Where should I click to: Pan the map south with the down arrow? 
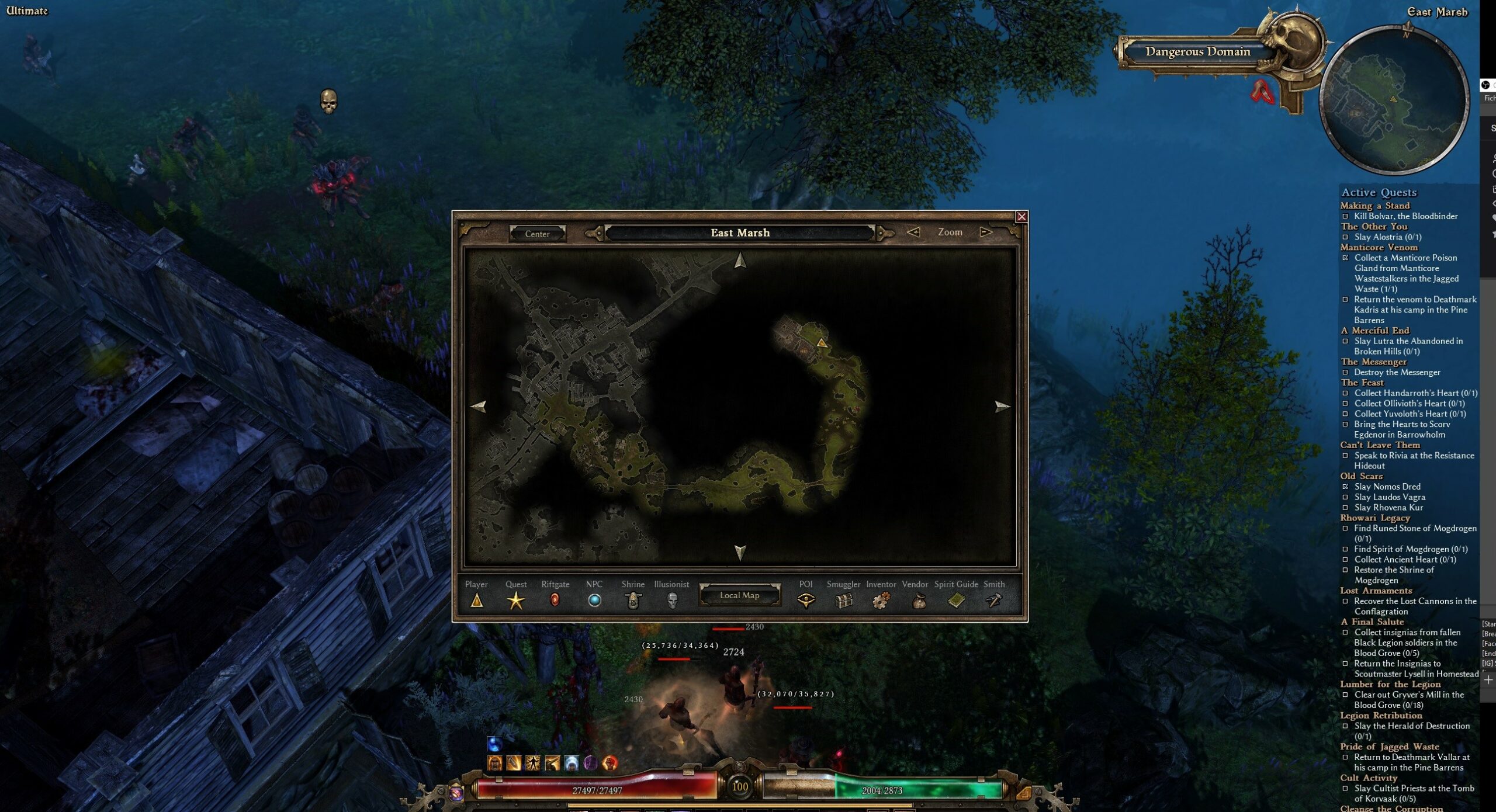[x=740, y=552]
